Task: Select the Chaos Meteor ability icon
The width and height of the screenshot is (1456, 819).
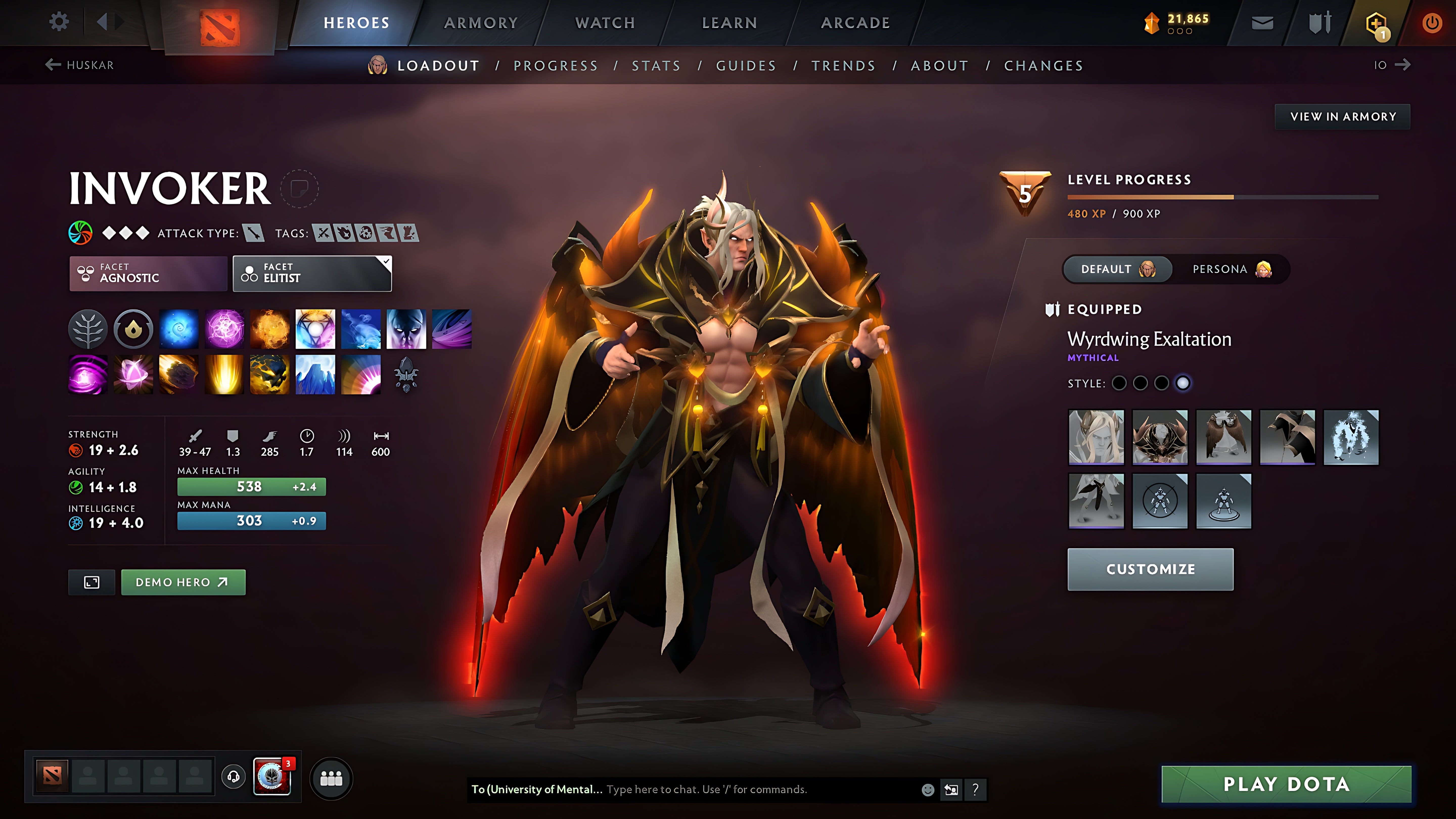Action: pyautogui.click(x=179, y=375)
